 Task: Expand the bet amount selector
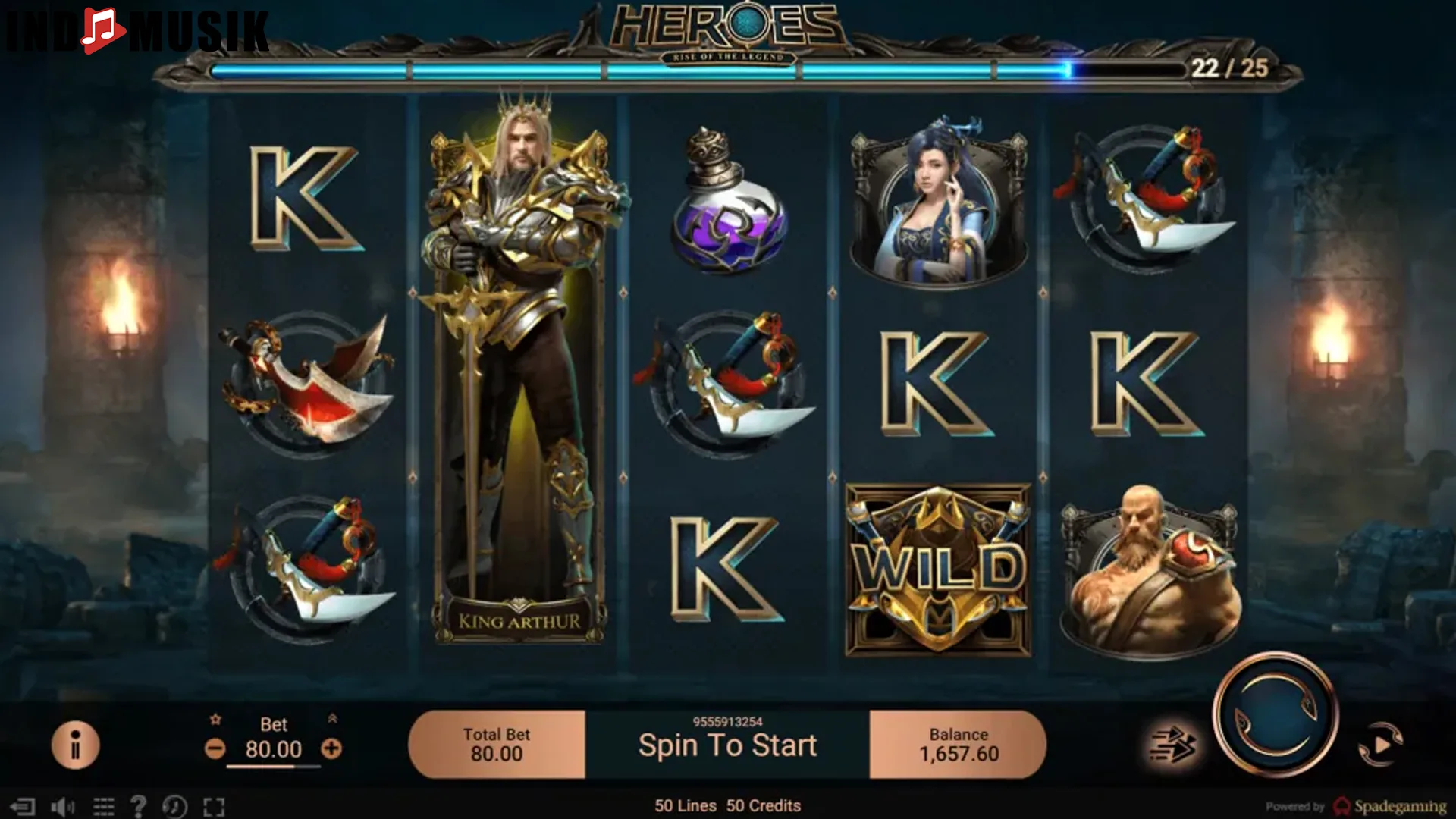275,749
